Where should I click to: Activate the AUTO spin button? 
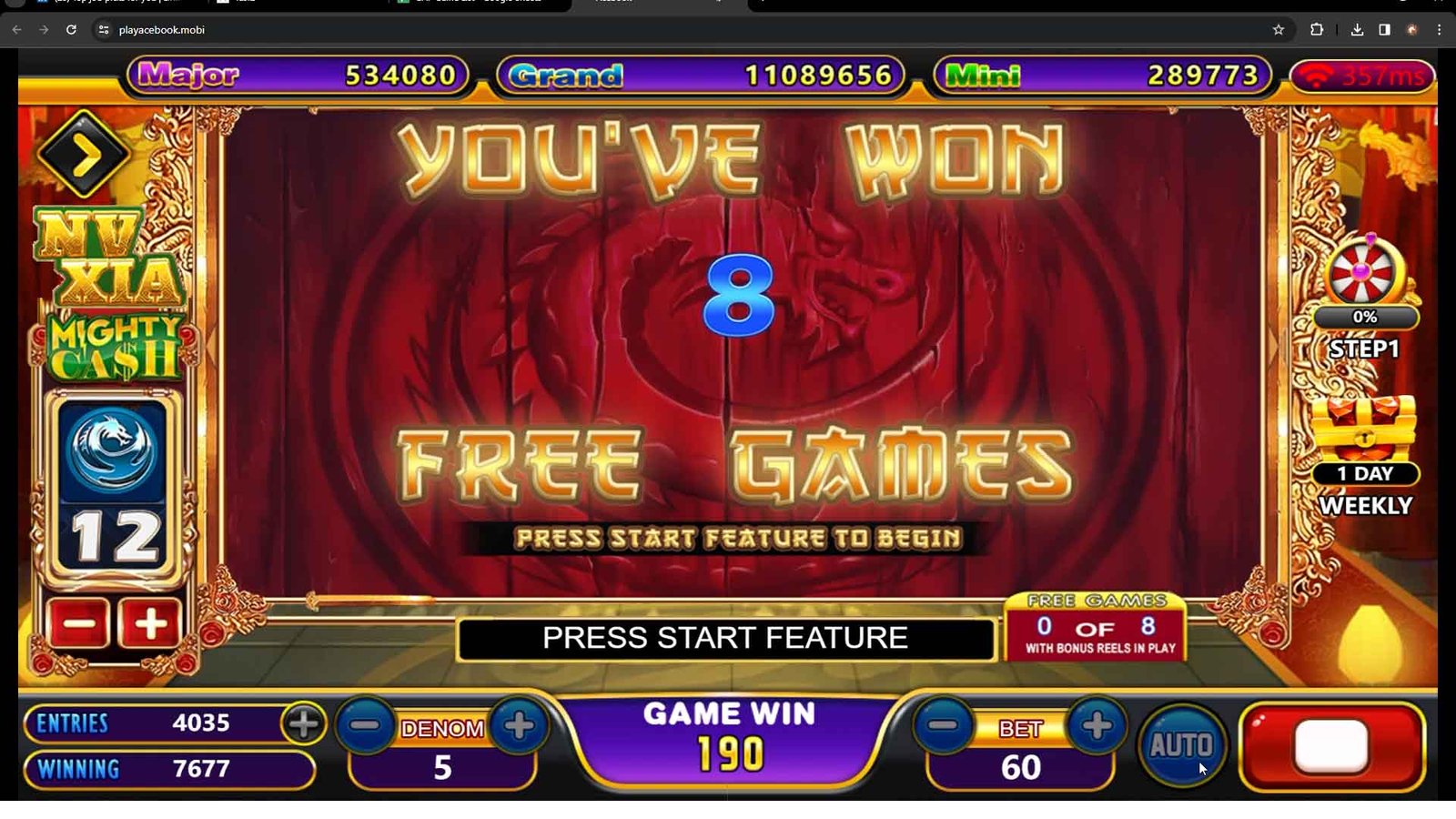click(x=1180, y=746)
